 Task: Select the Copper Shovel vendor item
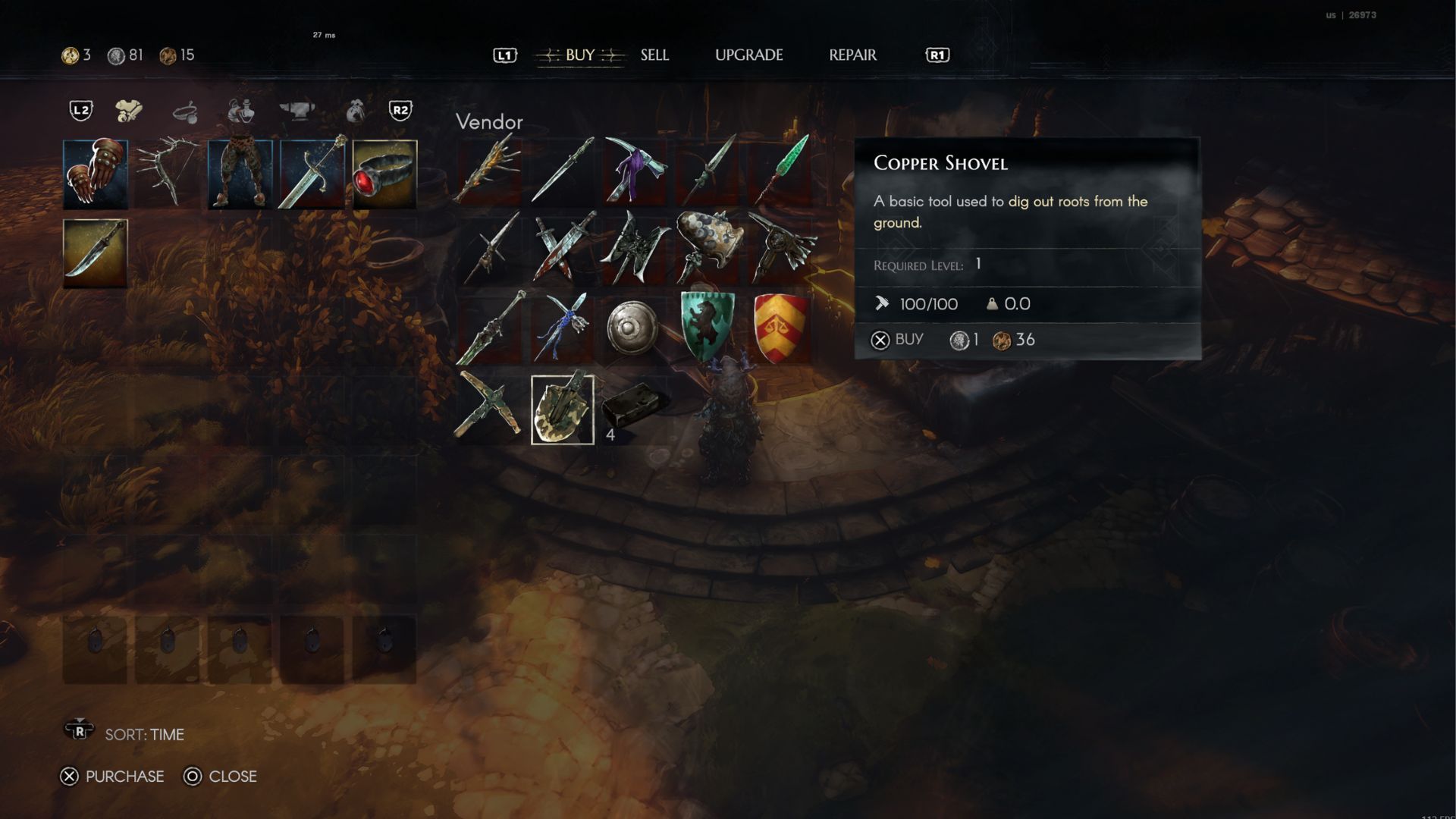[x=562, y=409]
